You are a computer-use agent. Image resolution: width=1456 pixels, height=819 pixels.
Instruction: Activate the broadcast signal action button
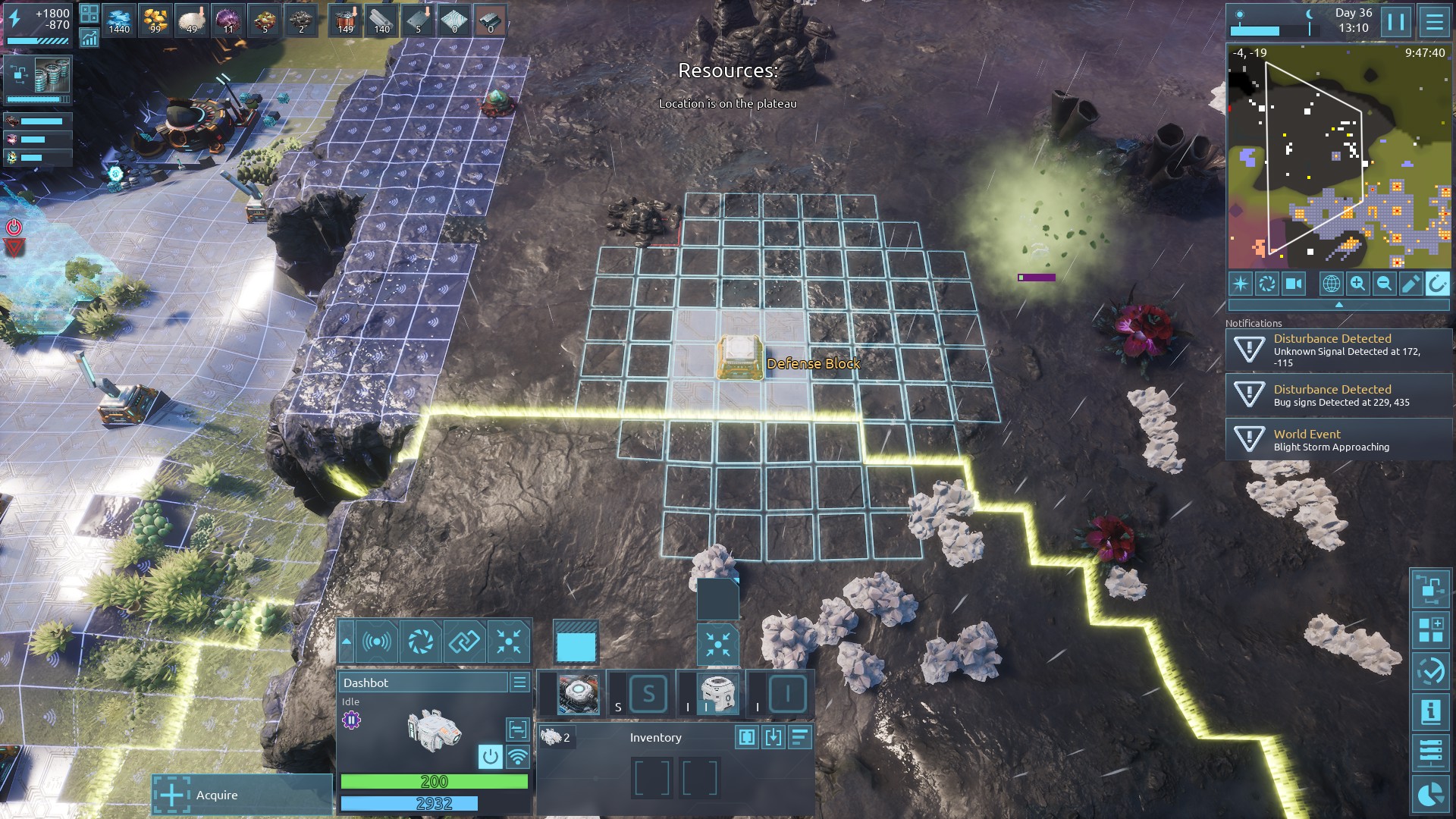[377, 642]
